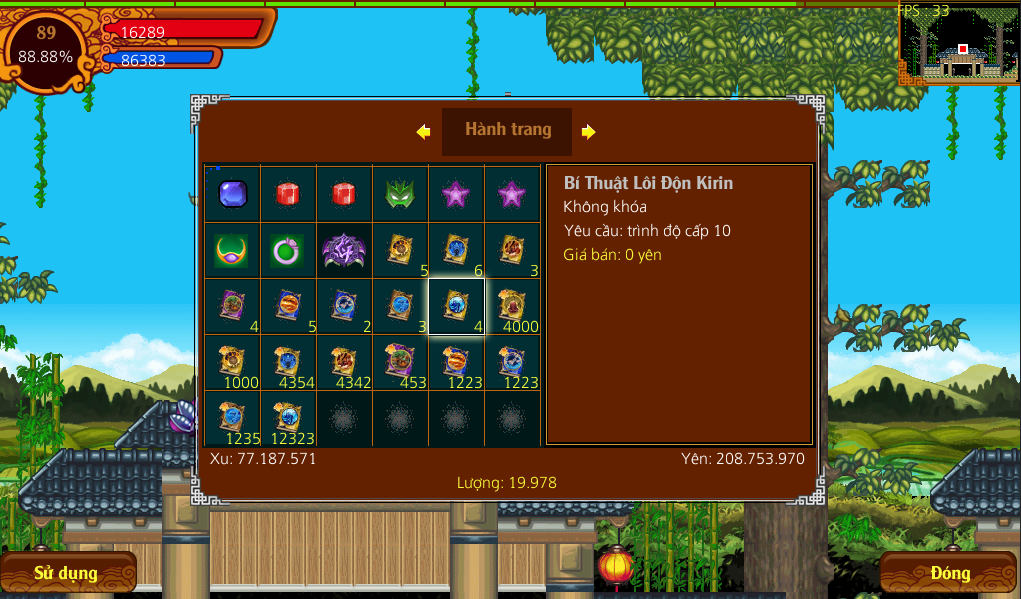The height and width of the screenshot is (599, 1021).
Task: Select the scroll stack with count 6
Action: click(x=456, y=250)
